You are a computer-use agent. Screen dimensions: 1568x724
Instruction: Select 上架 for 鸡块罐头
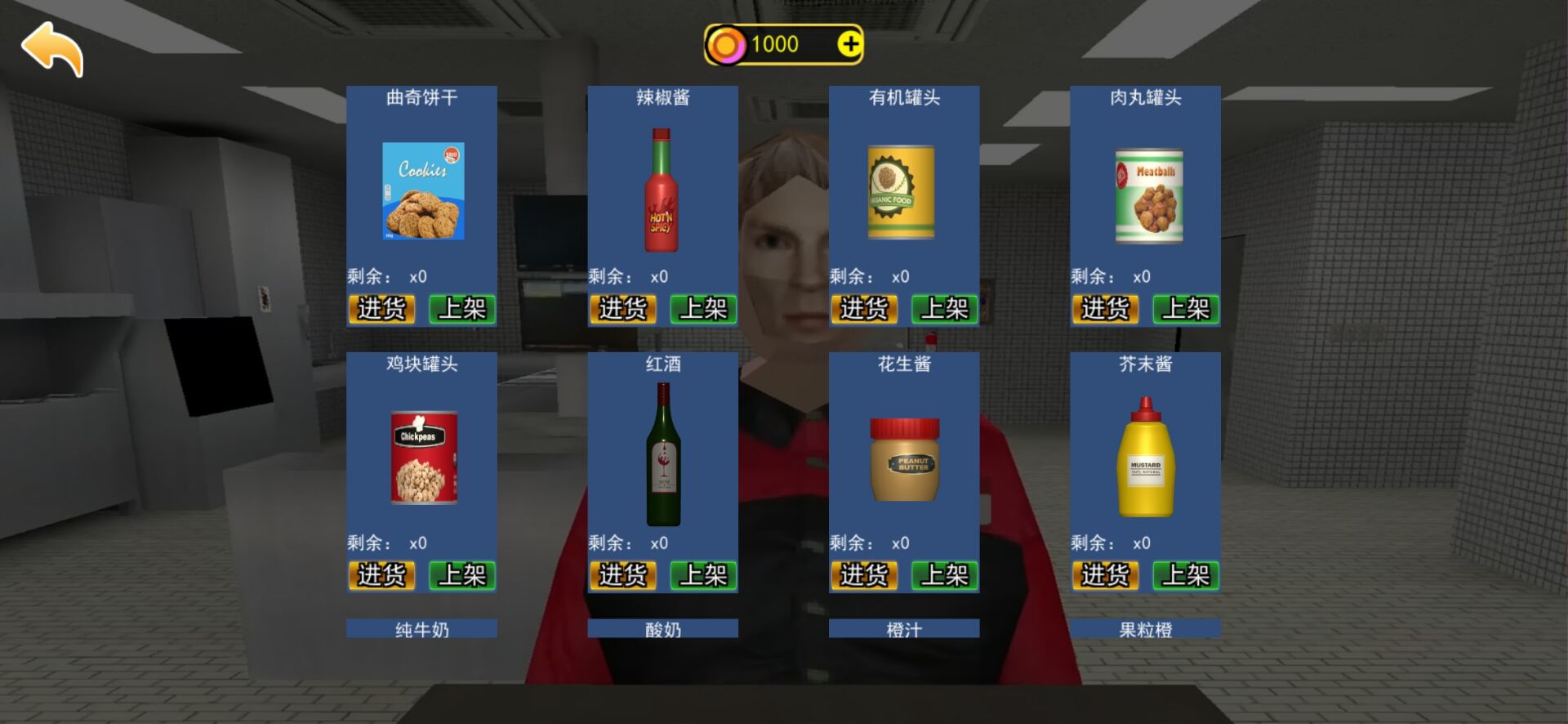(x=461, y=575)
